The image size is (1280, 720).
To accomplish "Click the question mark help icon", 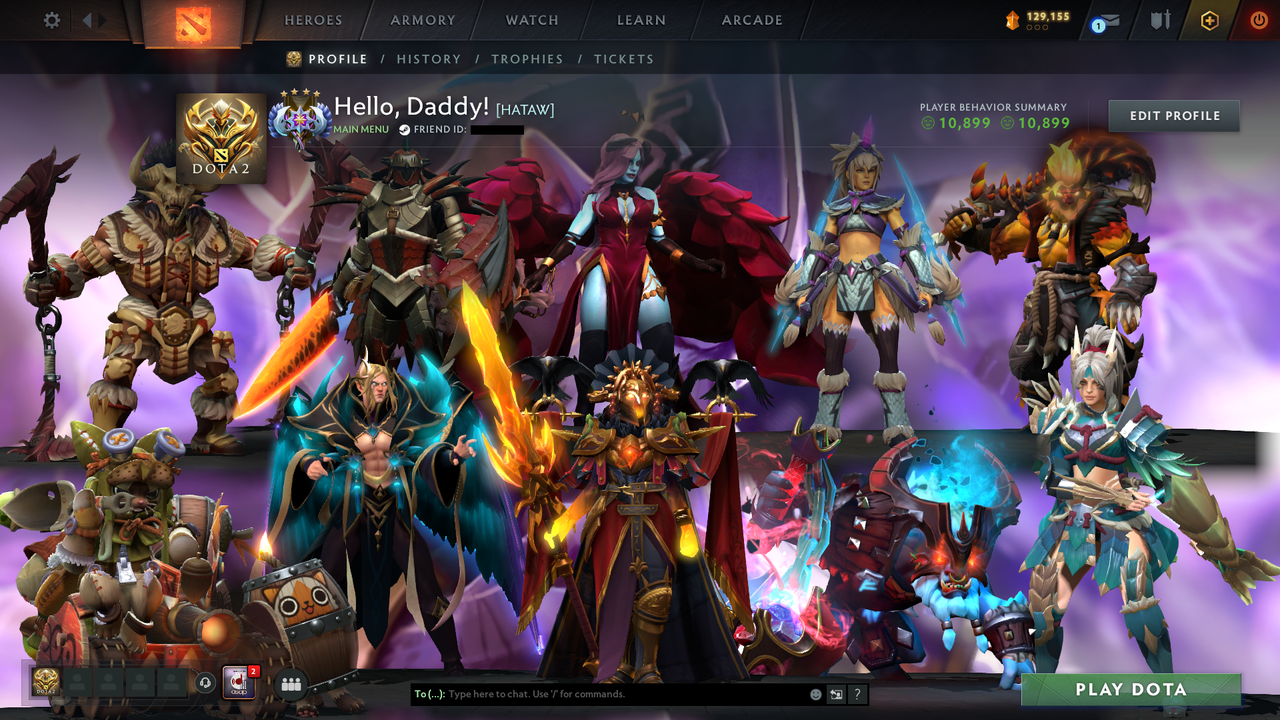I will pyautogui.click(x=857, y=694).
